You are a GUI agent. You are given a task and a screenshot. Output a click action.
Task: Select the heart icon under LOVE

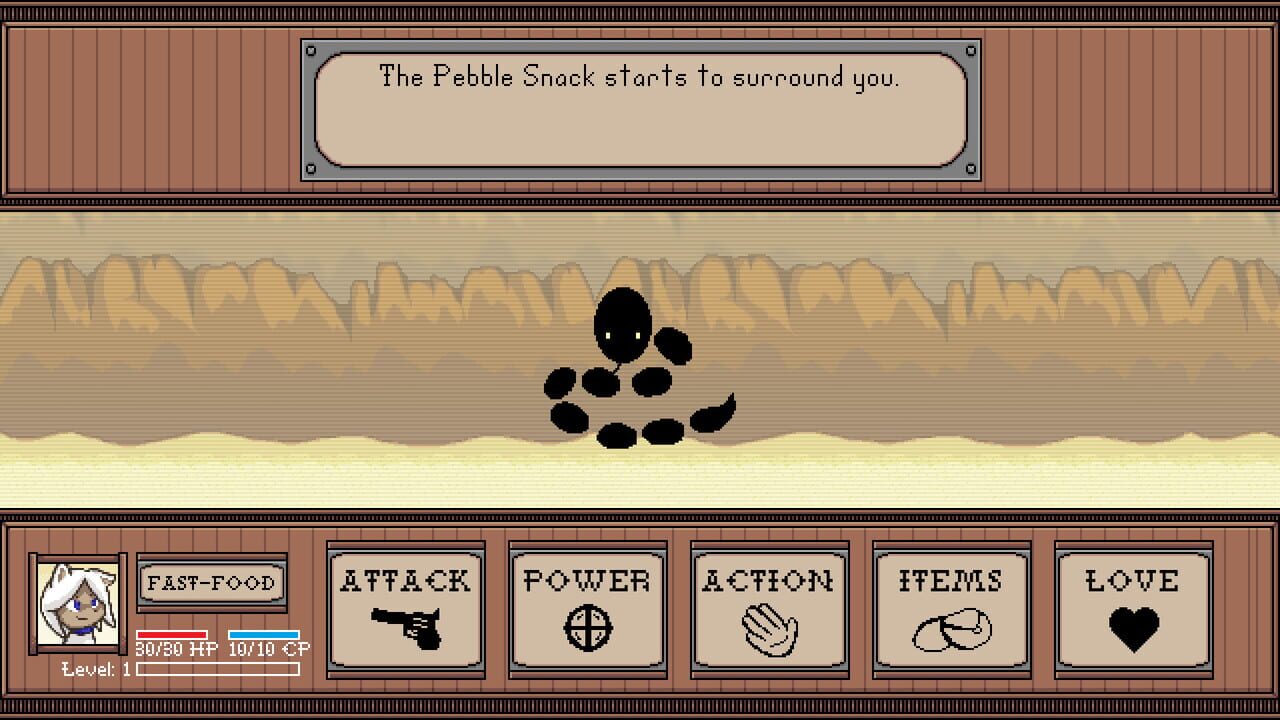click(x=1132, y=628)
